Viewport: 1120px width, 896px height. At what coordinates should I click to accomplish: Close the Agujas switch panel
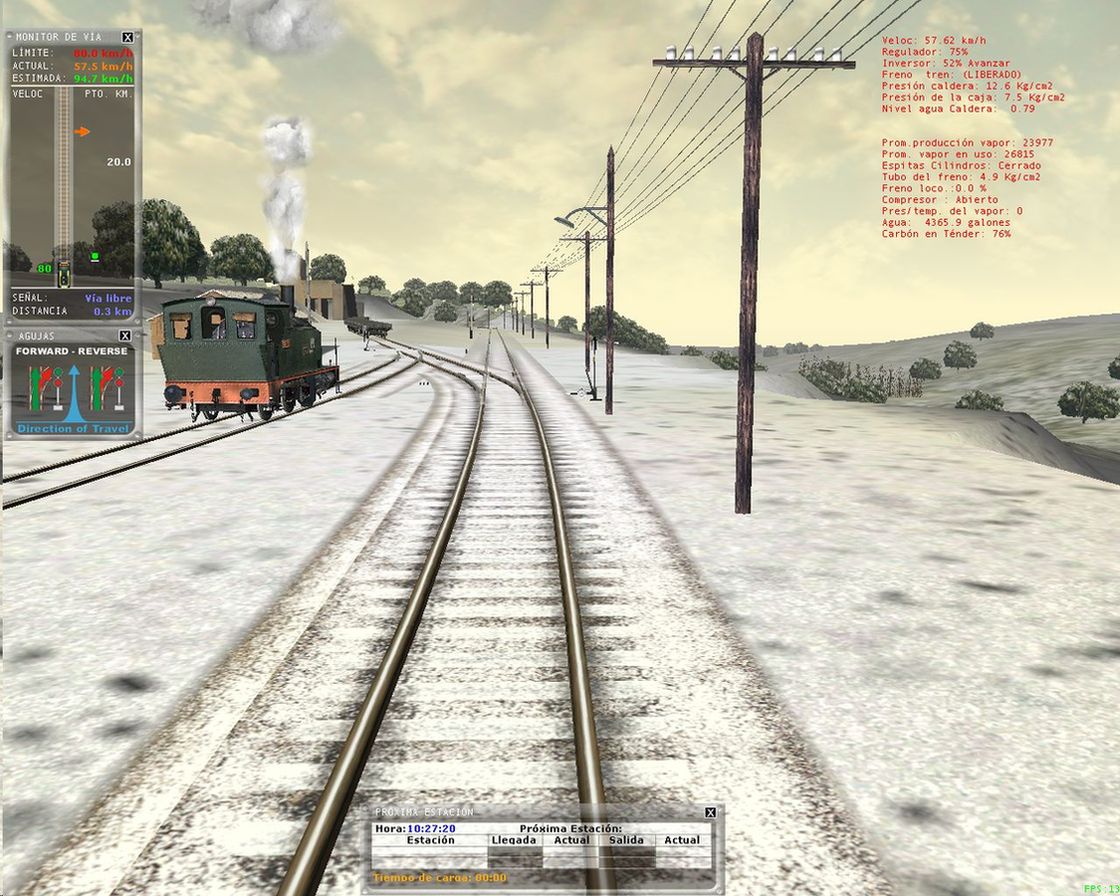pyautogui.click(x=125, y=336)
